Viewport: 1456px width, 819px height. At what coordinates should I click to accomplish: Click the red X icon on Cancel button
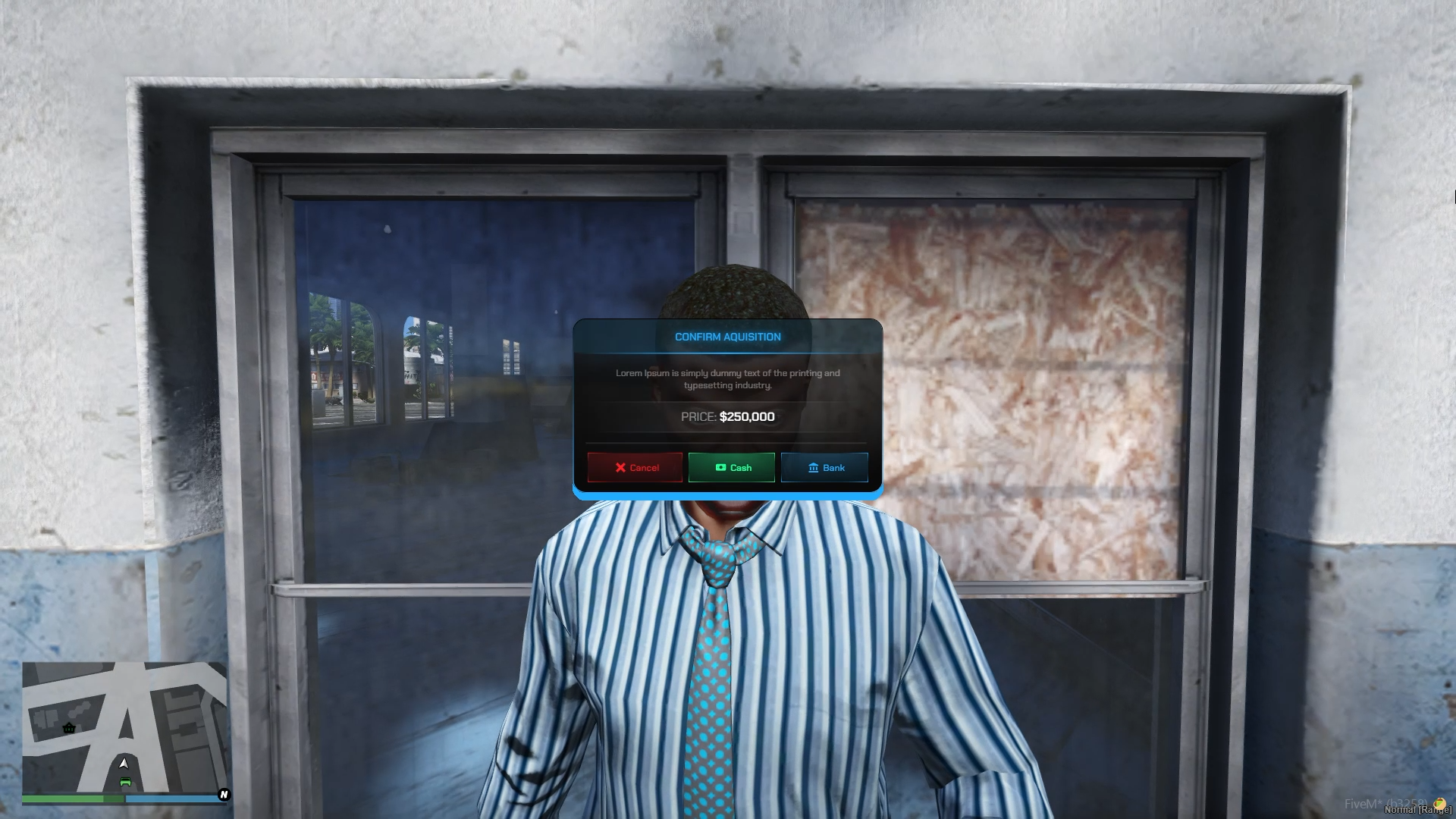621,468
